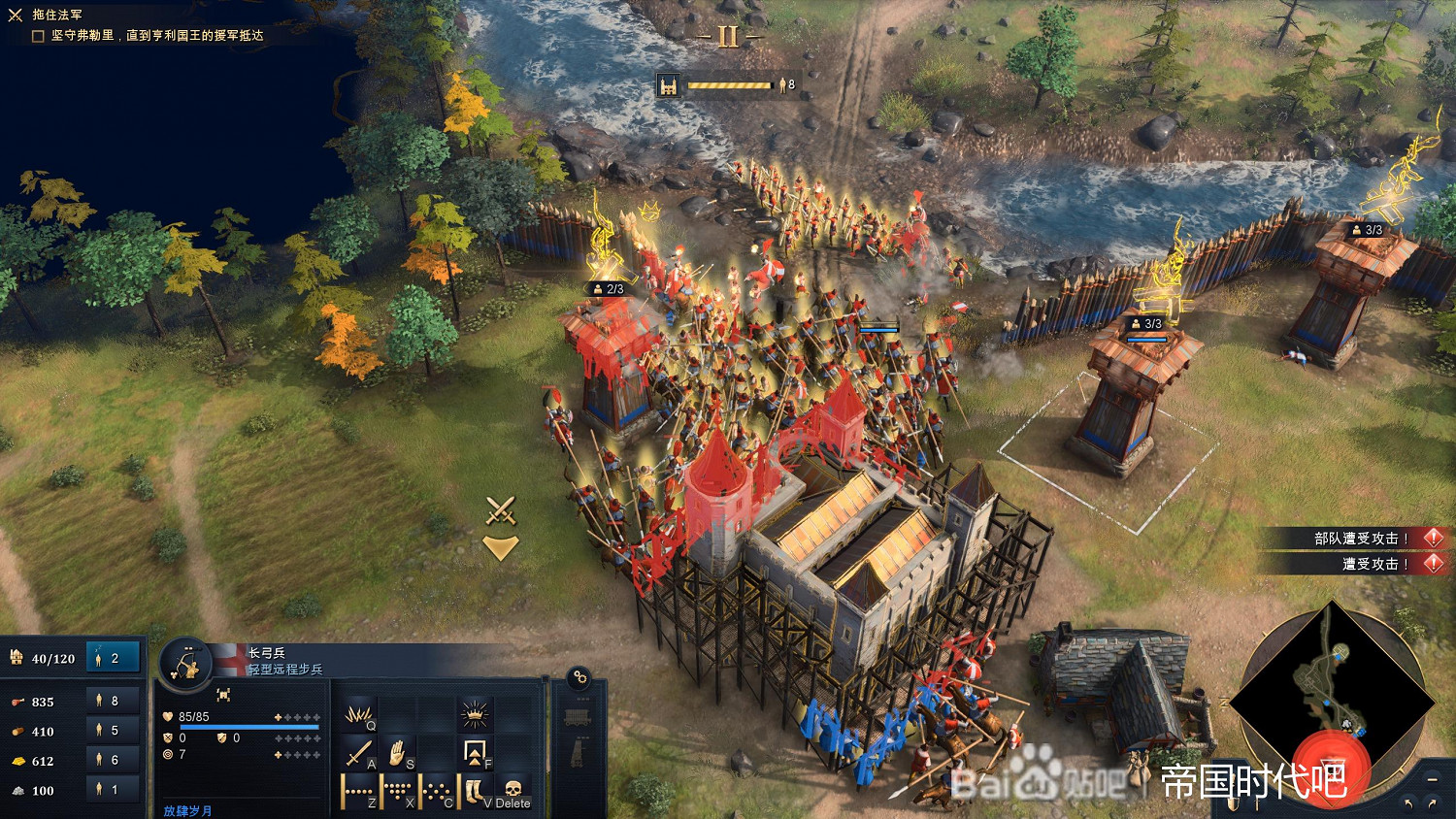Choose the sword attack-move command
1456x819 pixels.
pyautogui.click(x=359, y=754)
